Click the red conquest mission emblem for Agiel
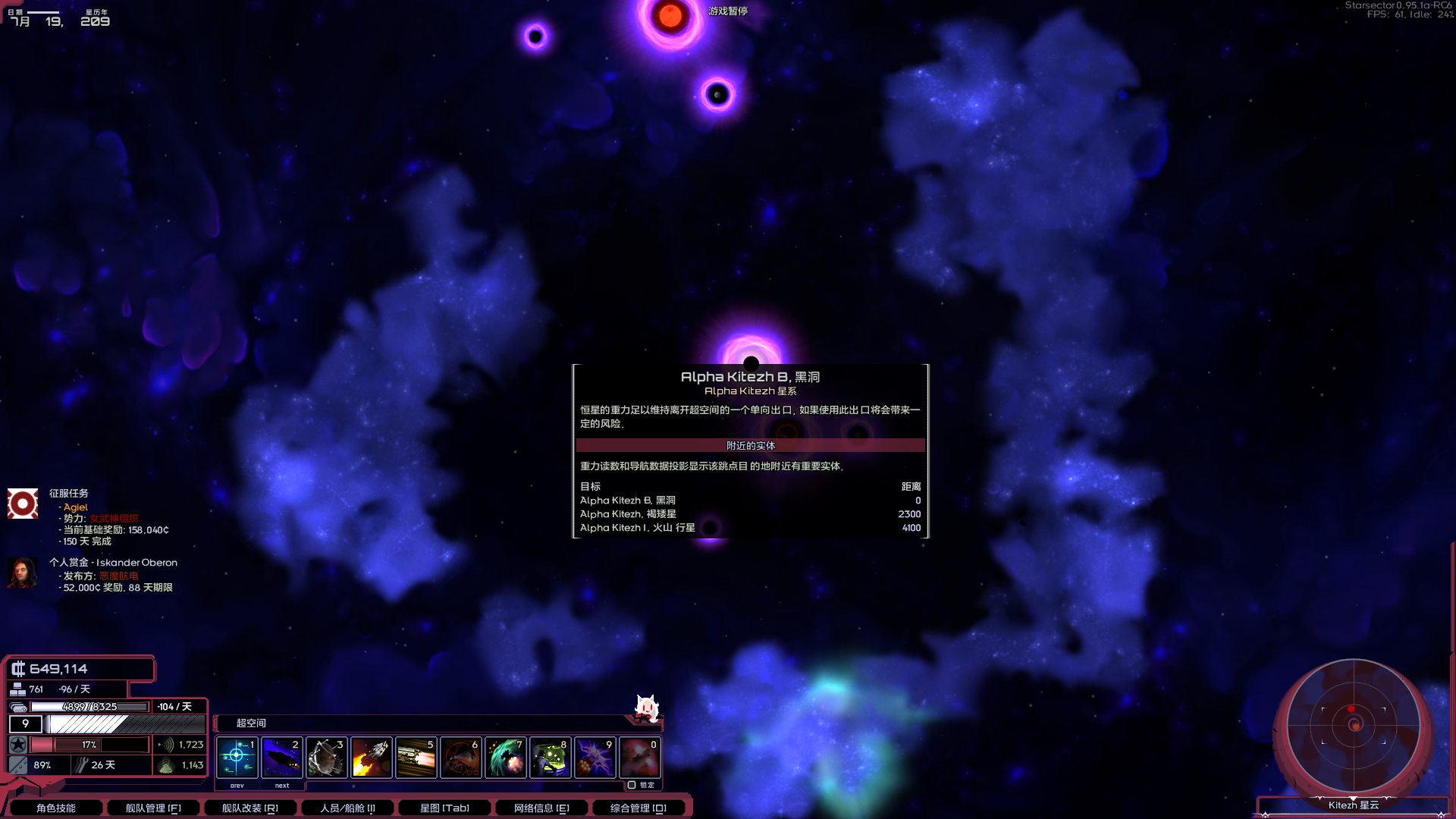The width and height of the screenshot is (1456, 819). point(23,503)
